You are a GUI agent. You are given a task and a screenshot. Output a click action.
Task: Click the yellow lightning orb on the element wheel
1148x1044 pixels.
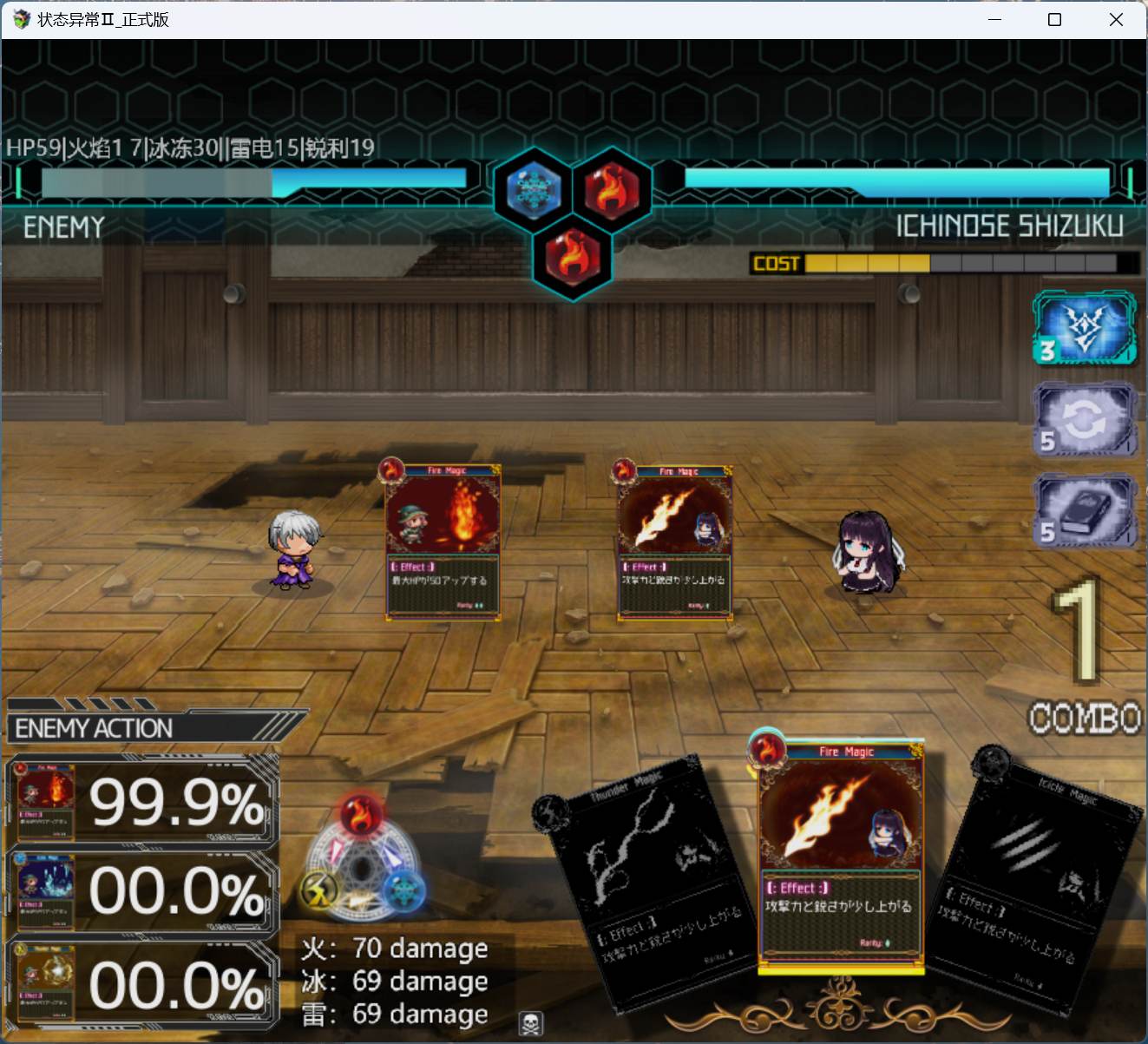tap(319, 890)
